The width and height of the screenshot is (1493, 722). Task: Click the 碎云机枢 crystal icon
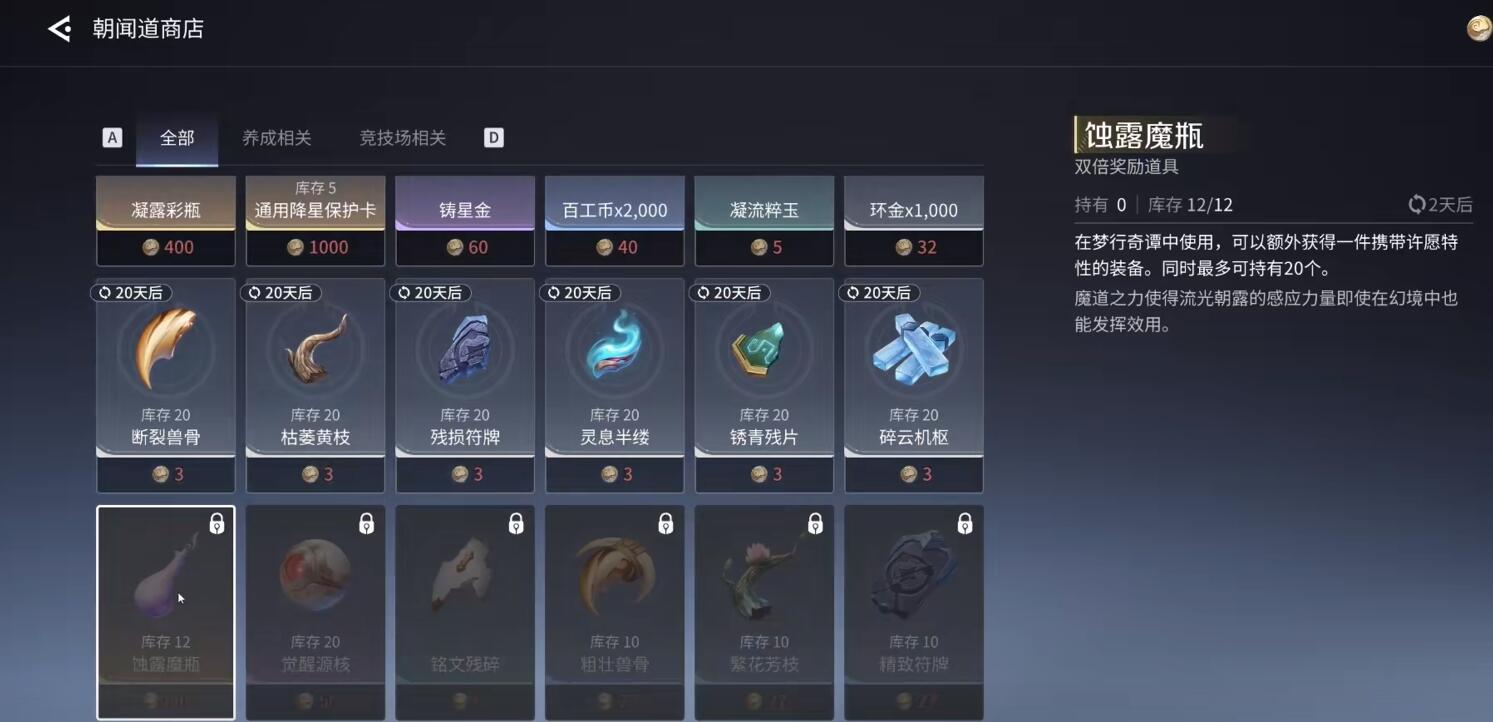912,350
